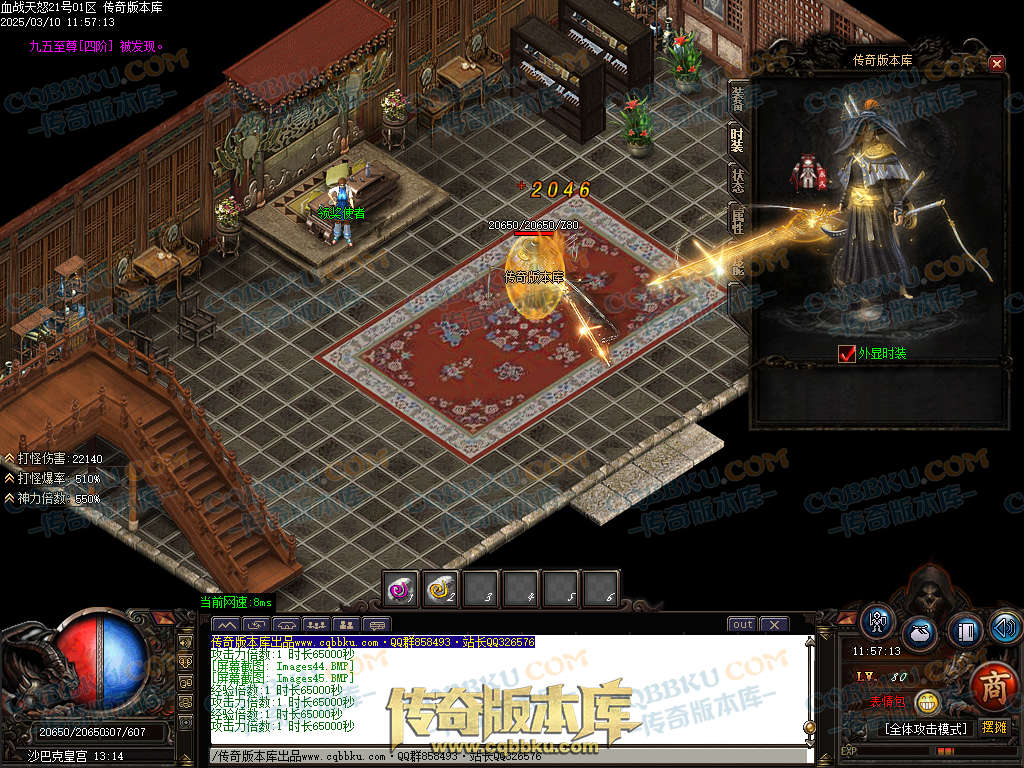Activate the golden swirl skill in slot 2
The image size is (1024, 768).
pyautogui.click(x=441, y=589)
